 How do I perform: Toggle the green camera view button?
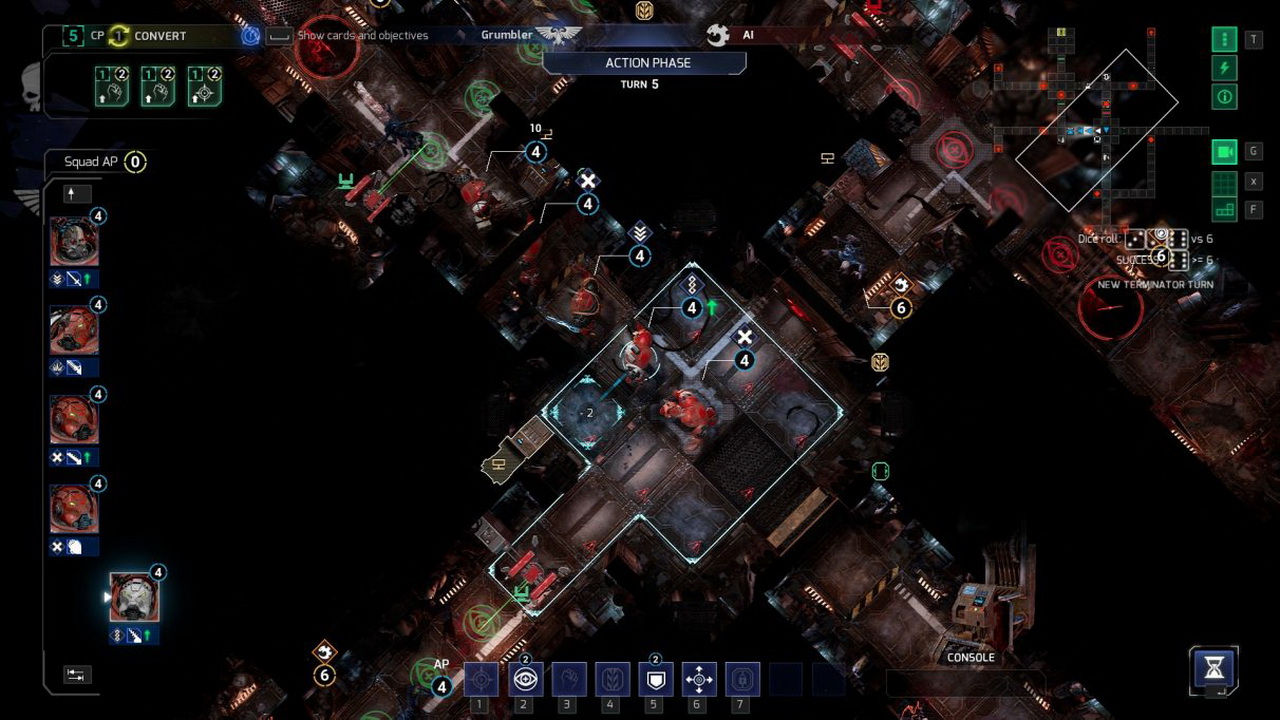pyautogui.click(x=1224, y=152)
